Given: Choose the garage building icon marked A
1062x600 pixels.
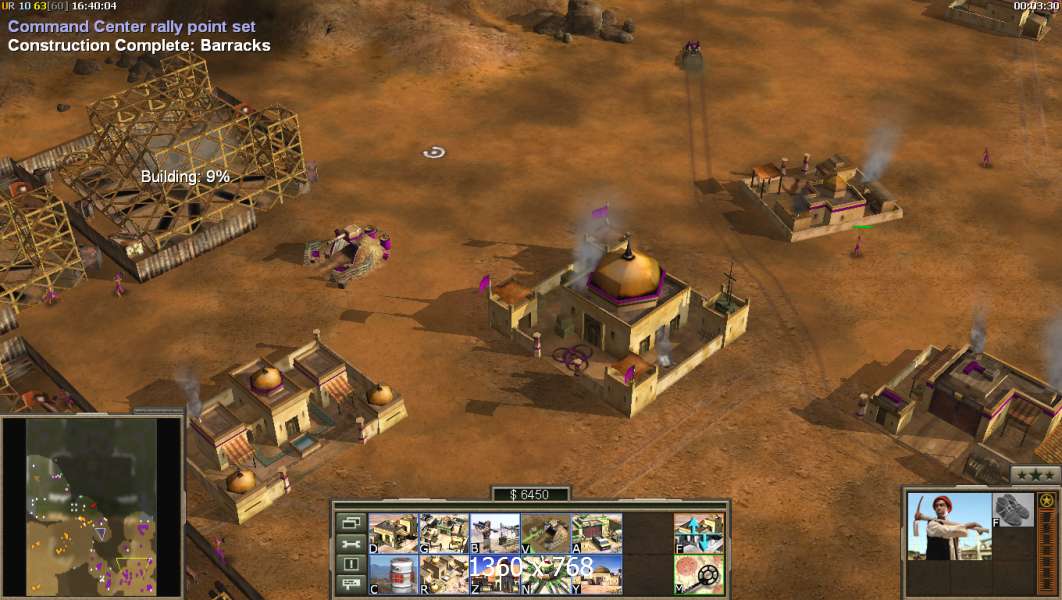Looking at the screenshot, I should 597,533.
